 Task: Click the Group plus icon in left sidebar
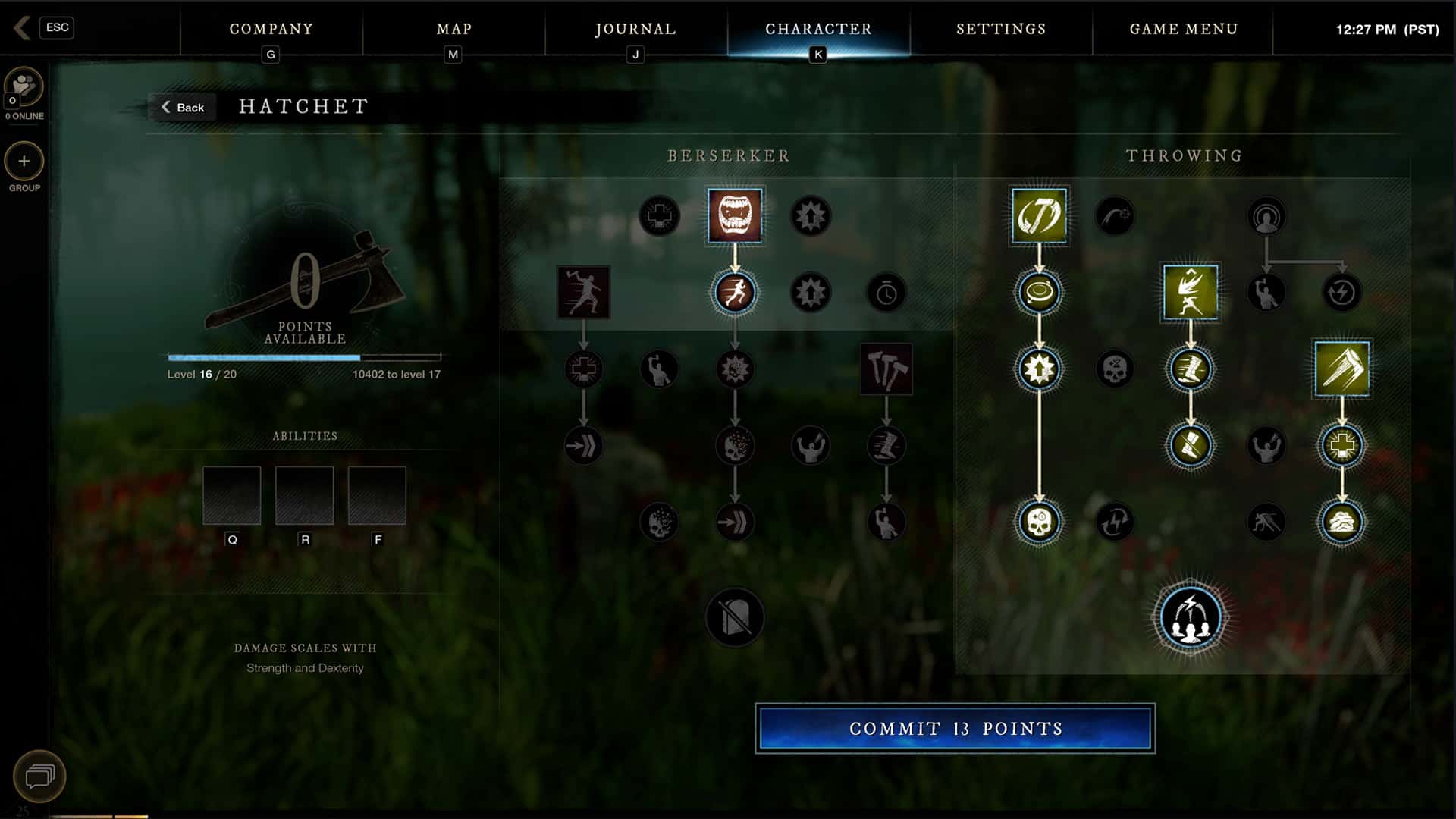point(24,162)
